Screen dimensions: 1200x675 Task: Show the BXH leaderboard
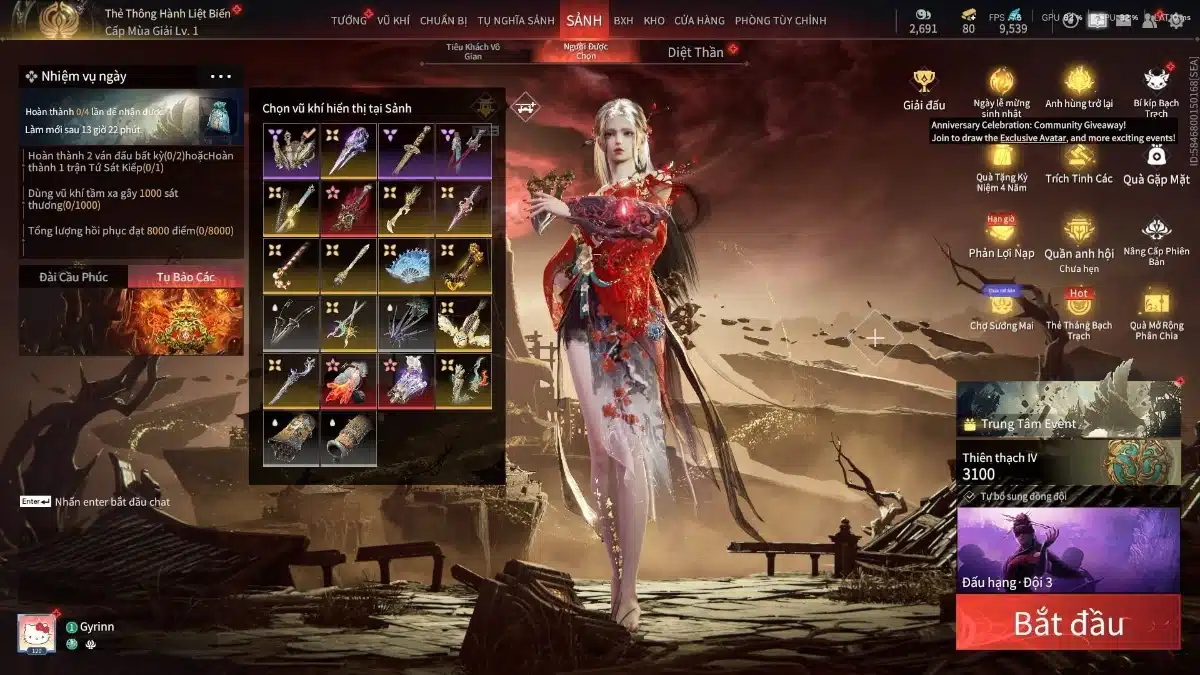(623, 20)
